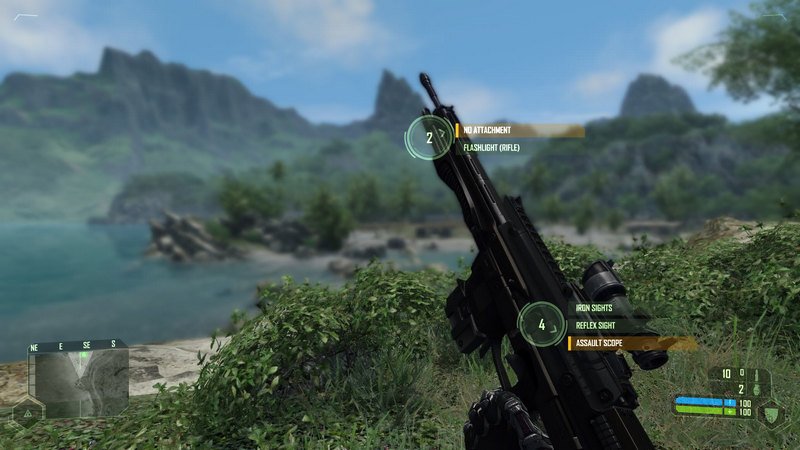Equip the Iron Sights option
This screenshot has height=450, width=800.
595,309
